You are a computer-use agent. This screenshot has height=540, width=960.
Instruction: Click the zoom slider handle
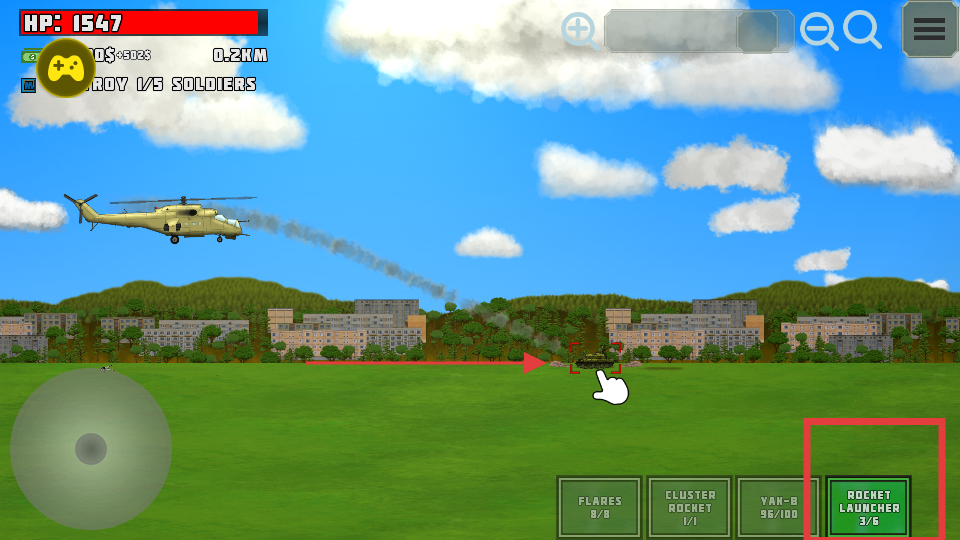click(757, 32)
